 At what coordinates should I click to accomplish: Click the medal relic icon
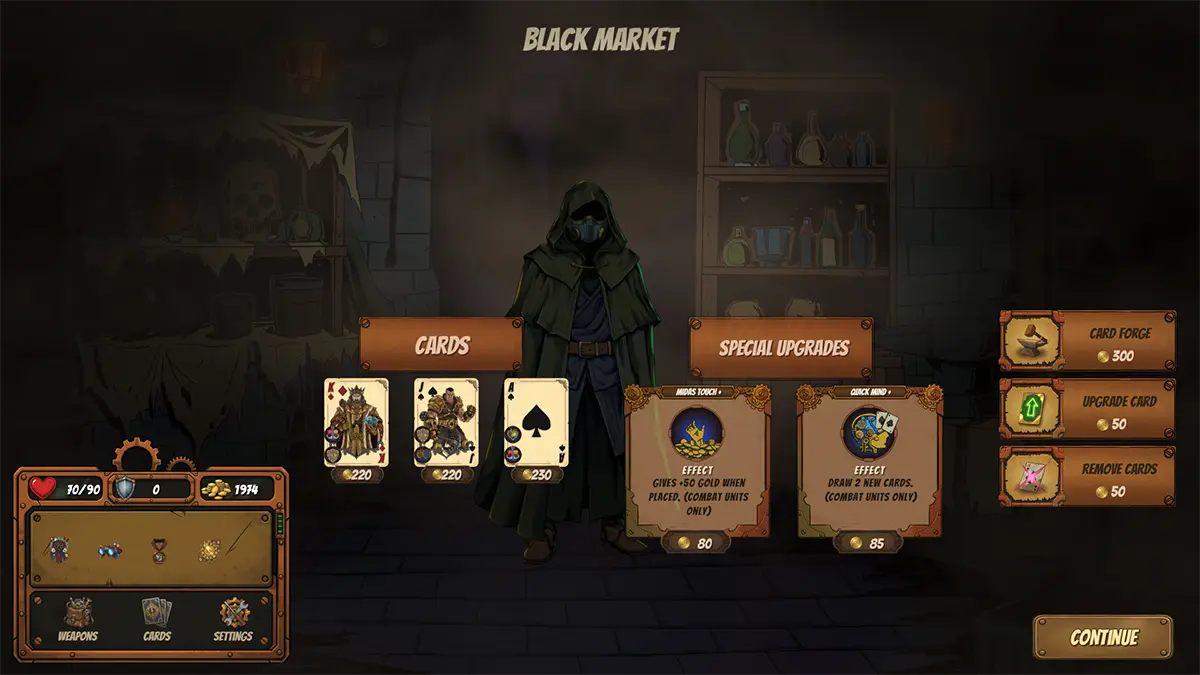[158, 550]
